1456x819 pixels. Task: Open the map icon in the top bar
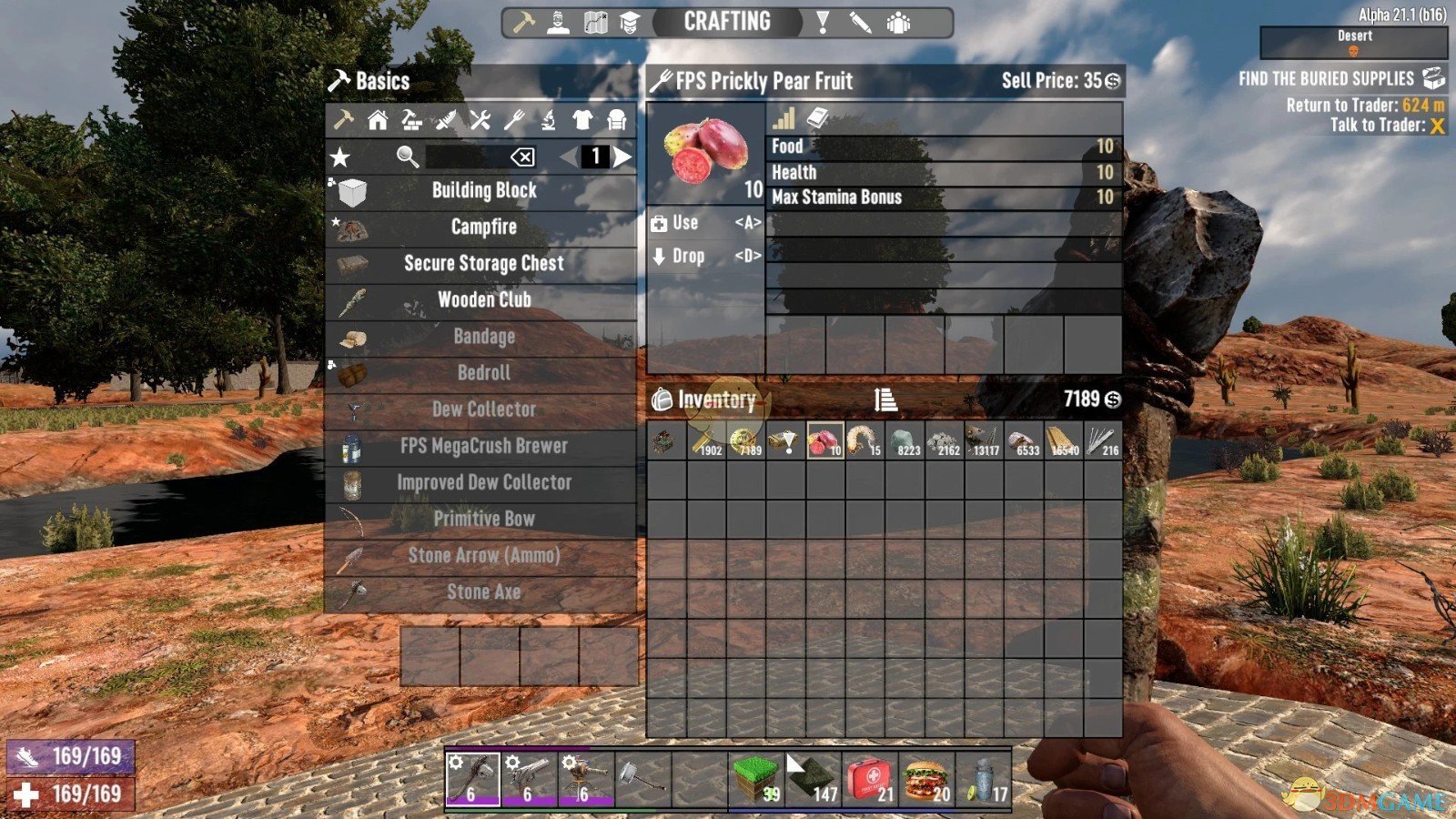coord(594,21)
